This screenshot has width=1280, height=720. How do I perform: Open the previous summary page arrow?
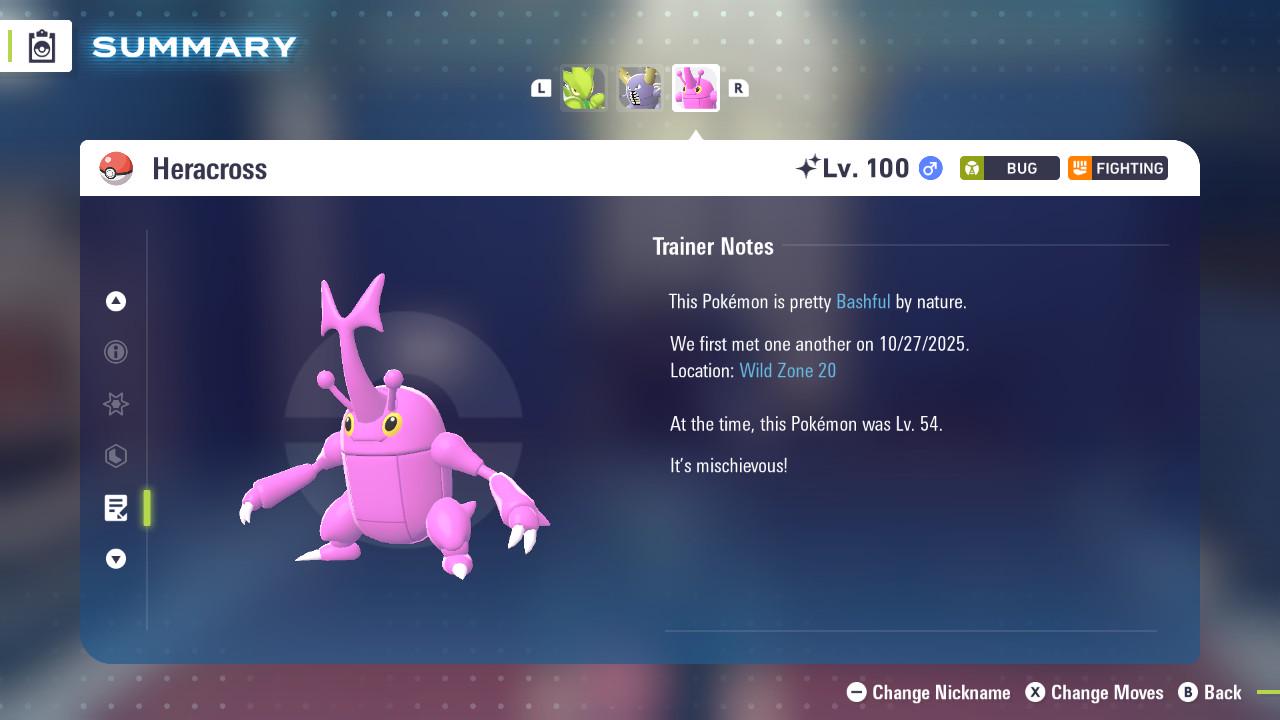(x=540, y=88)
